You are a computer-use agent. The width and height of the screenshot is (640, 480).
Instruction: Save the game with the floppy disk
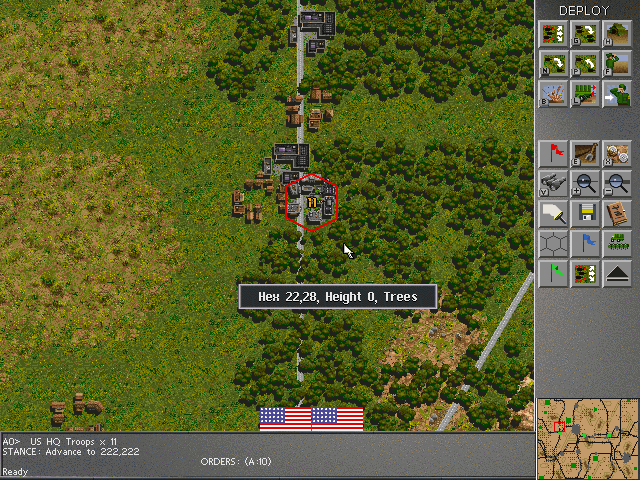(x=586, y=213)
